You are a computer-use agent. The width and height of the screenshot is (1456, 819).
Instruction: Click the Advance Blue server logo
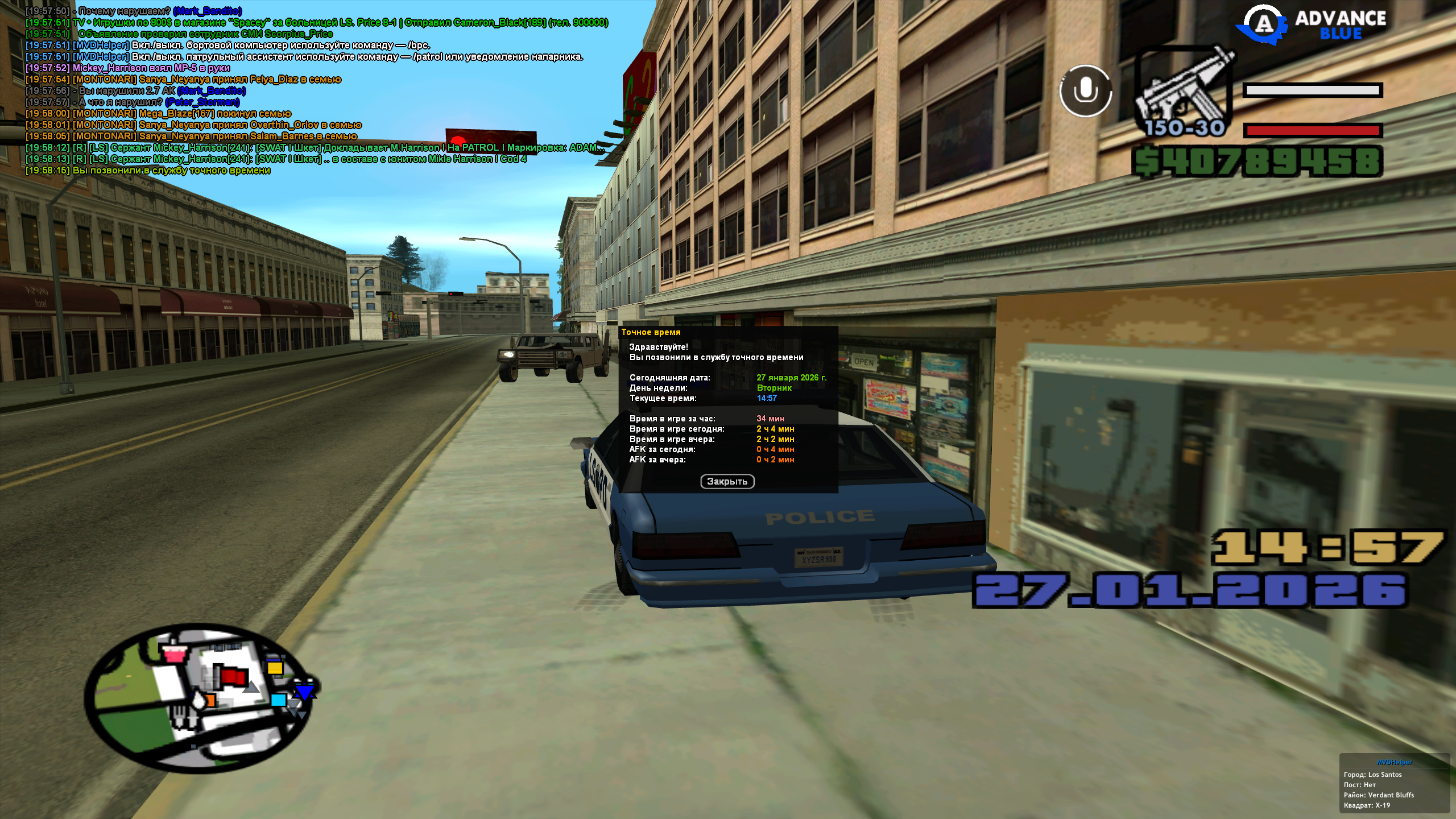1314,25
